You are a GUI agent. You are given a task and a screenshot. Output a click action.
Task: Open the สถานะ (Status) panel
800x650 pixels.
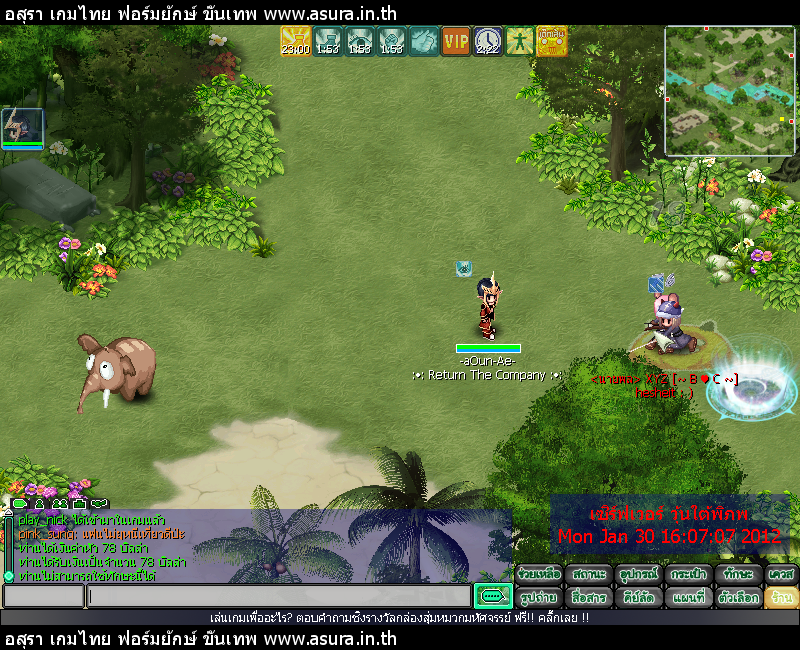[588, 575]
